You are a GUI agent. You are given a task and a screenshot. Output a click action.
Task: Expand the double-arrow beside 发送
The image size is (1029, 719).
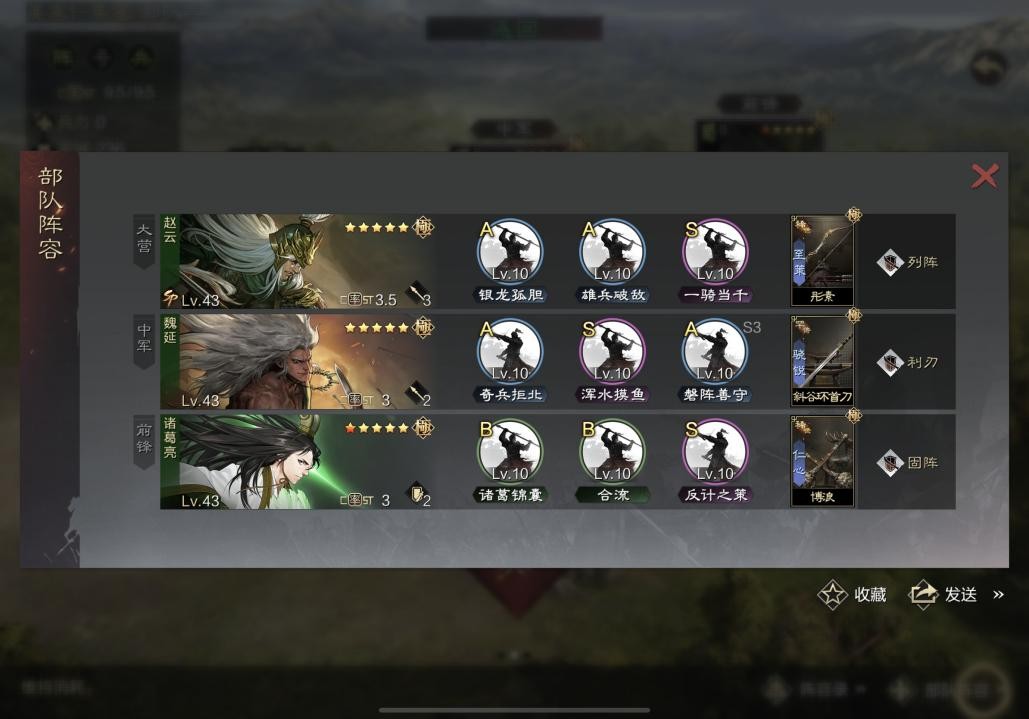(x=998, y=594)
